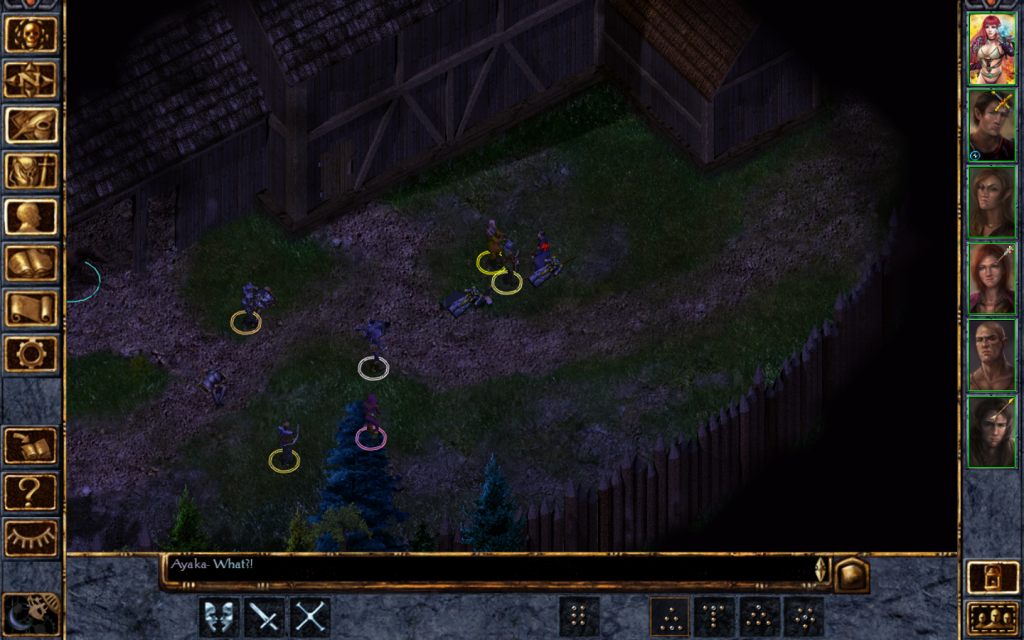Open the inventory screen button

click(x=31, y=171)
